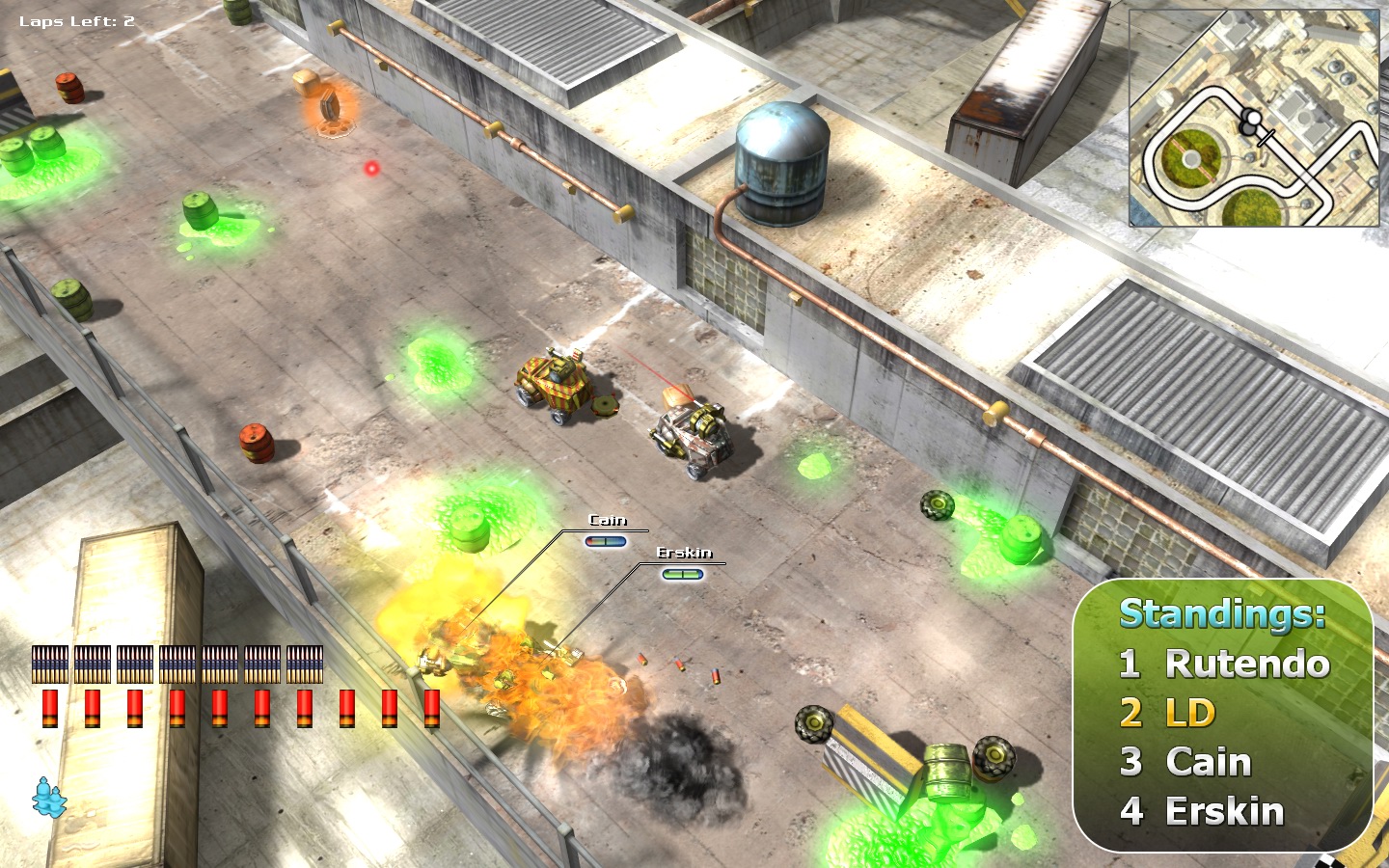Toggle the Erskin health bar indicator
This screenshot has height=868, width=1389.
coord(684,575)
